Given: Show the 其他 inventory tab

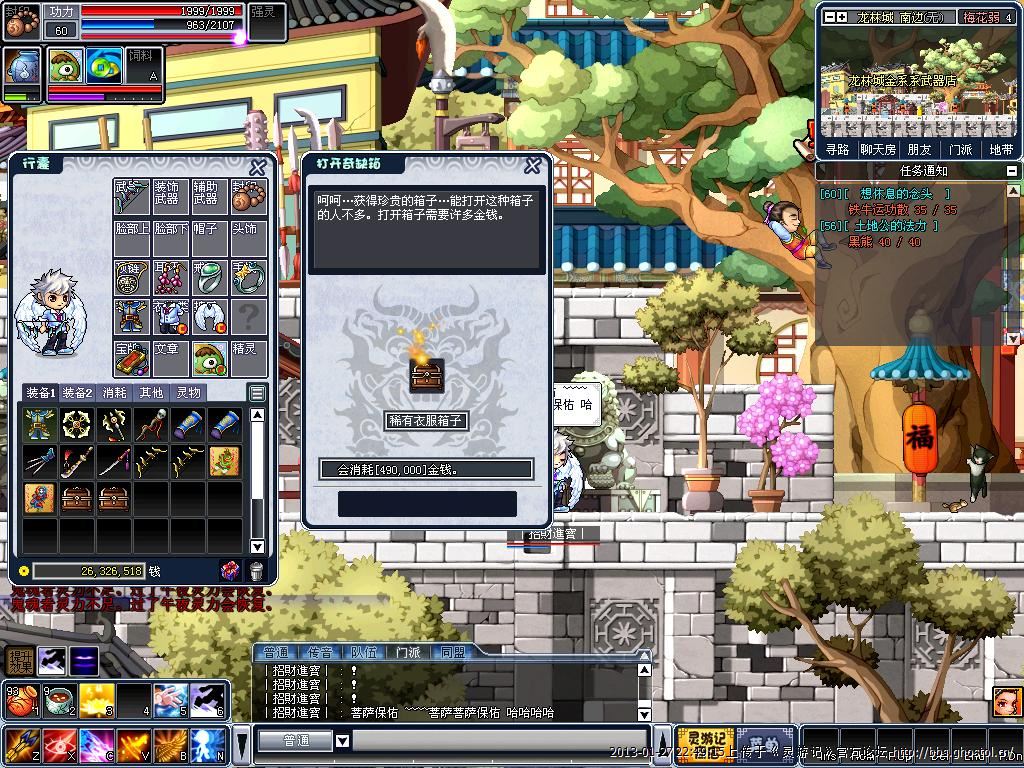Looking at the screenshot, I should click(x=151, y=393).
